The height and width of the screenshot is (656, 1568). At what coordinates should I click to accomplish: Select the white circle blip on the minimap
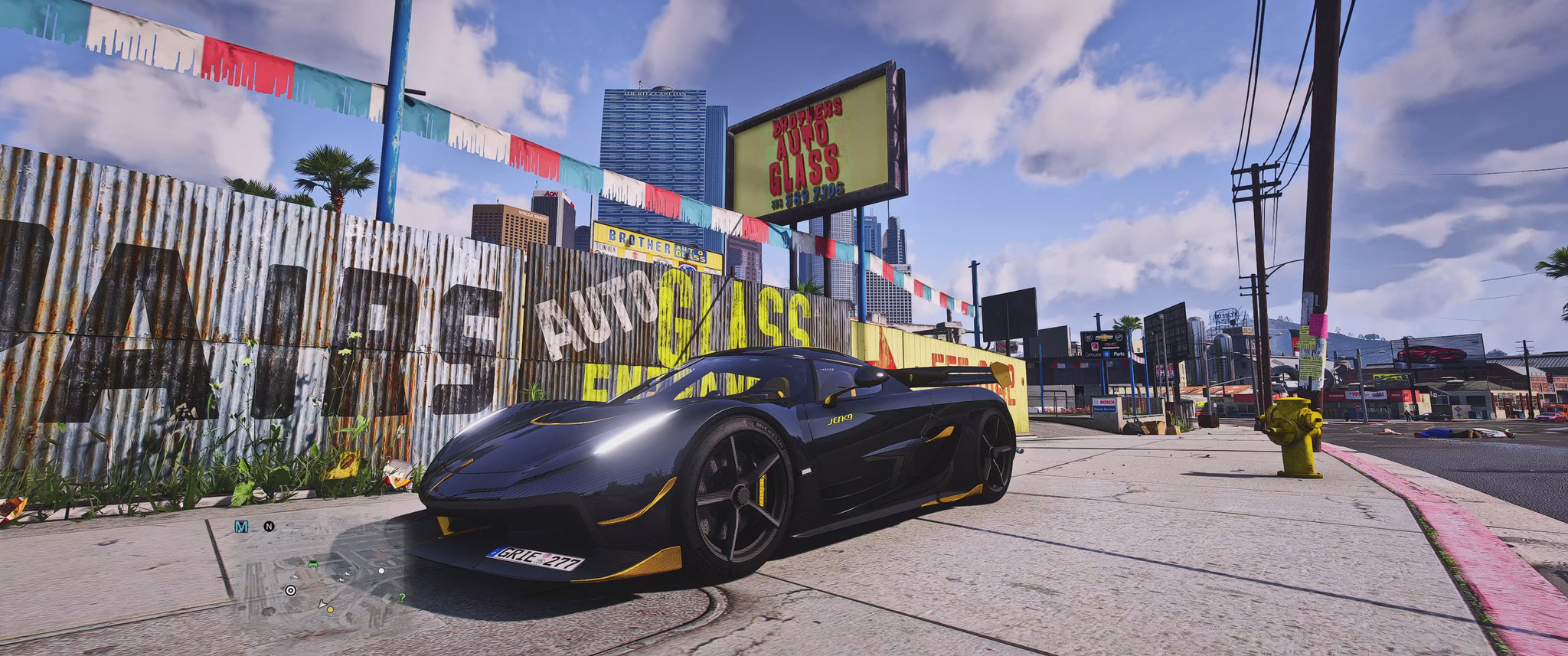(x=381, y=570)
